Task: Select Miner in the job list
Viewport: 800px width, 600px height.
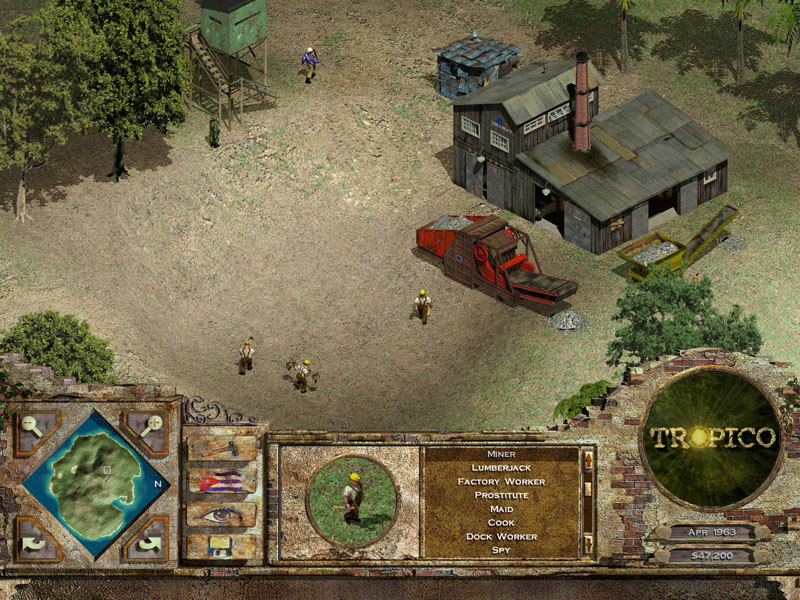Action: point(501,454)
